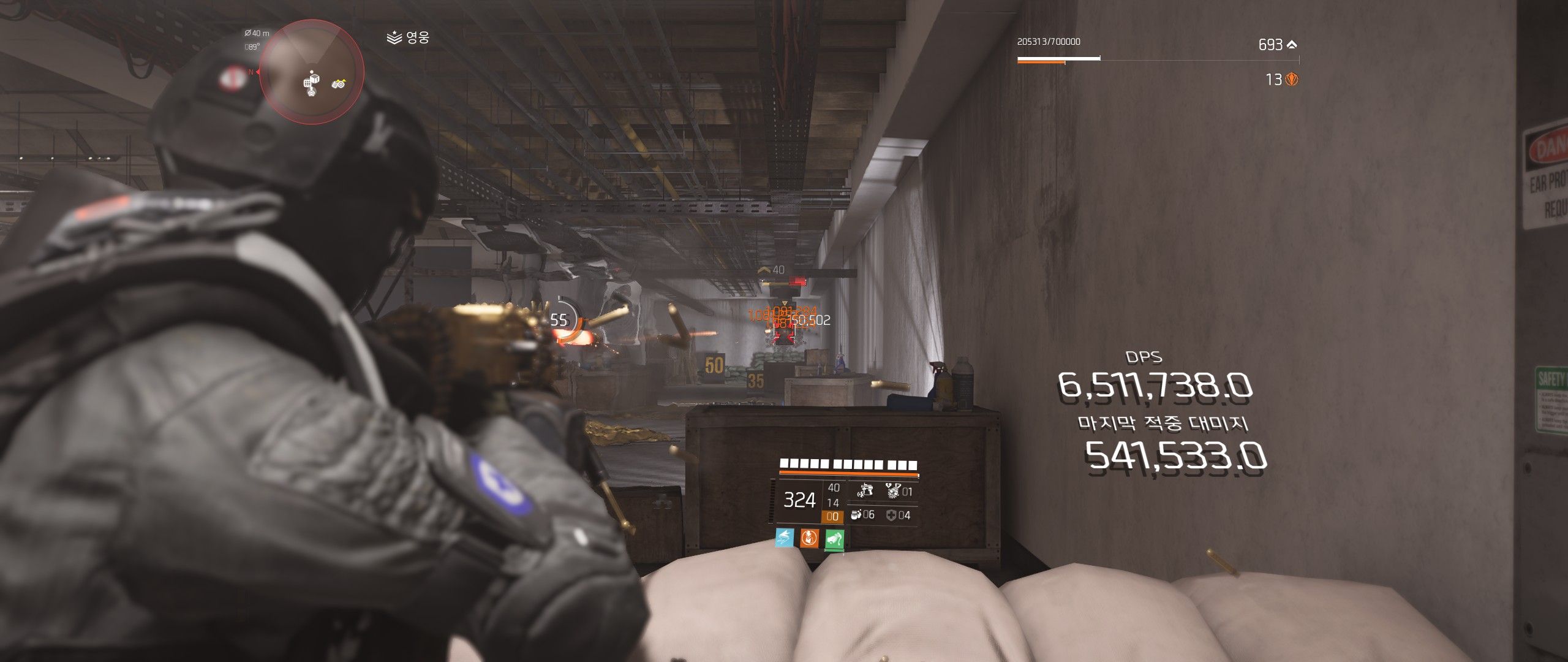Image resolution: width=1568 pixels, height=662 pixels.
Task: Click the orange SHD tech icon
Action: 1292,80
